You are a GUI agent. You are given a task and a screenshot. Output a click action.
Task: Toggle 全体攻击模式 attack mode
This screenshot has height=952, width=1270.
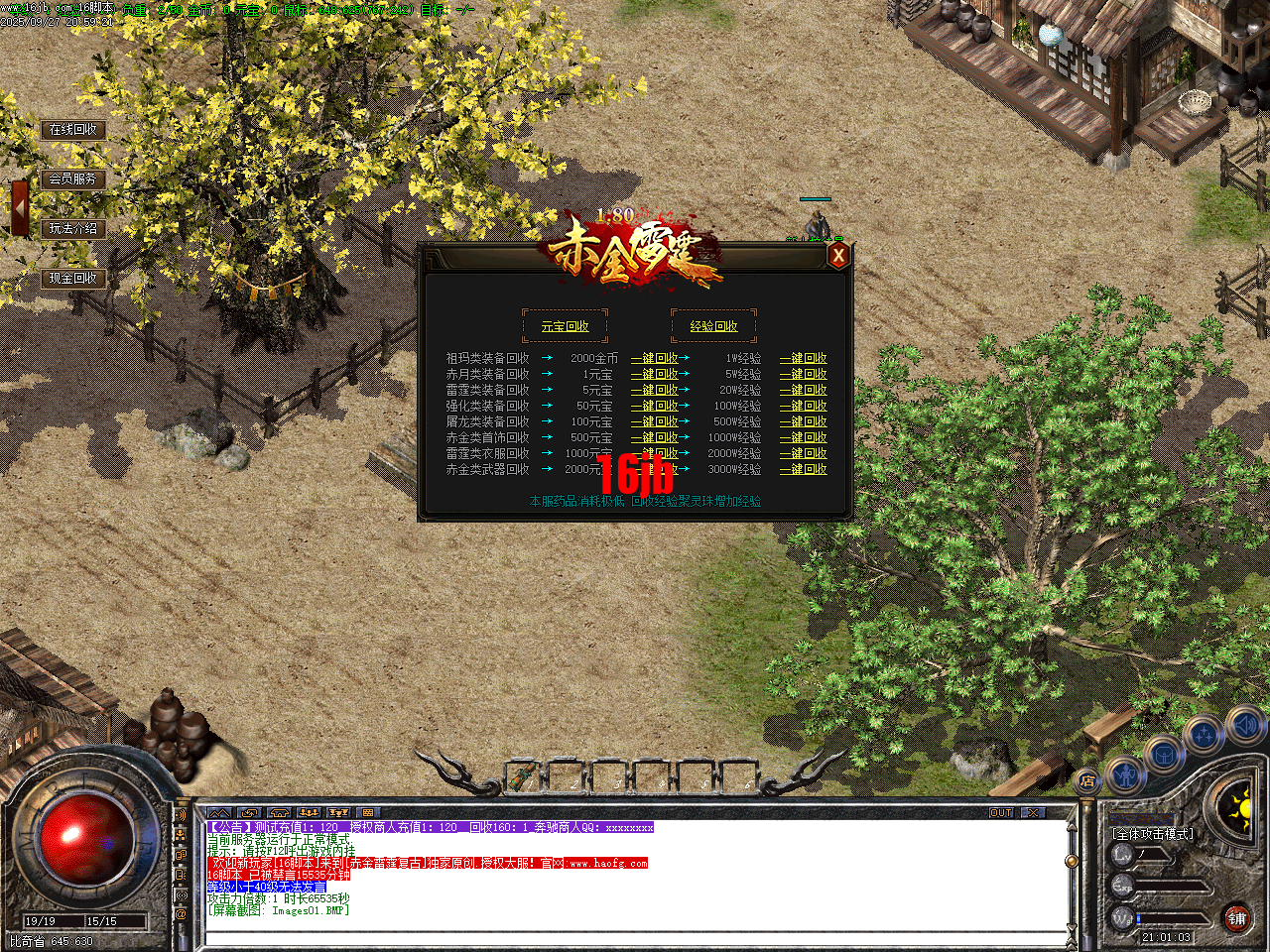click(x=1152, y=833)
